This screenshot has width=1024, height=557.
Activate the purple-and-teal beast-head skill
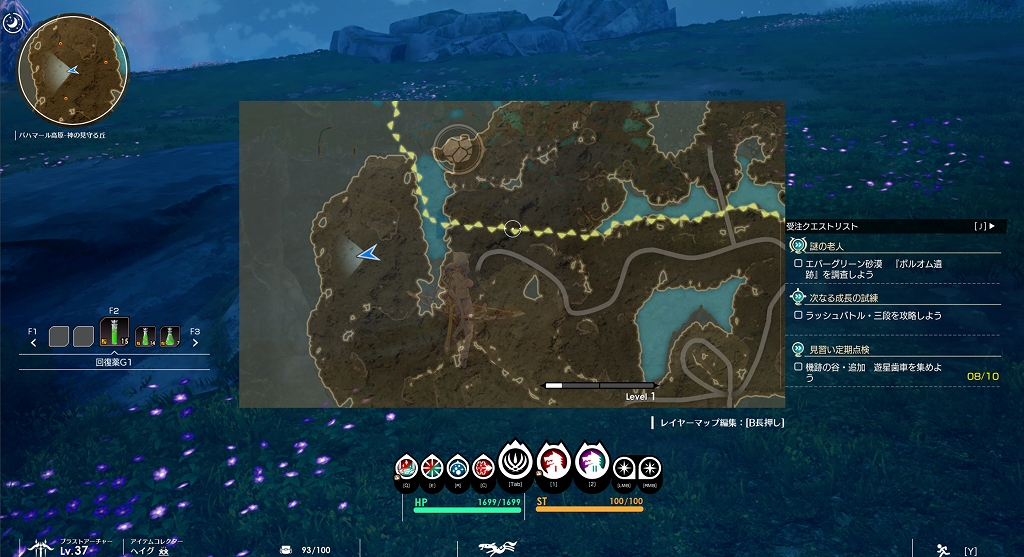pos(591,464)
